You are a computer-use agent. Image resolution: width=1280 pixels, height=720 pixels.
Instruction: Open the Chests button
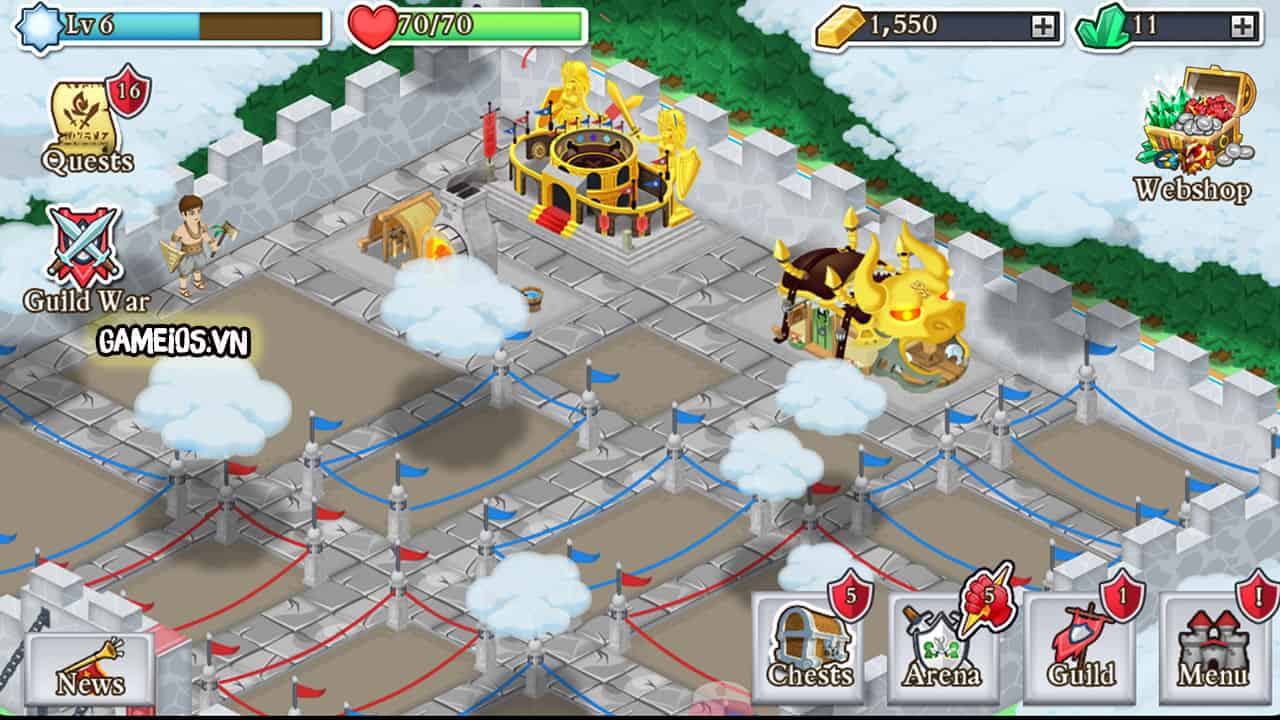pos(810,649)
